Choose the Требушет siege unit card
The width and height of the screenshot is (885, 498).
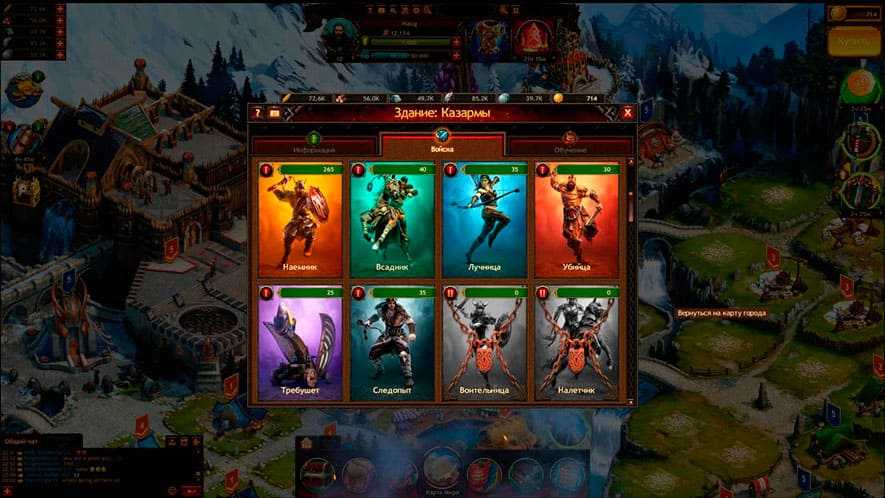coord(300,343)
